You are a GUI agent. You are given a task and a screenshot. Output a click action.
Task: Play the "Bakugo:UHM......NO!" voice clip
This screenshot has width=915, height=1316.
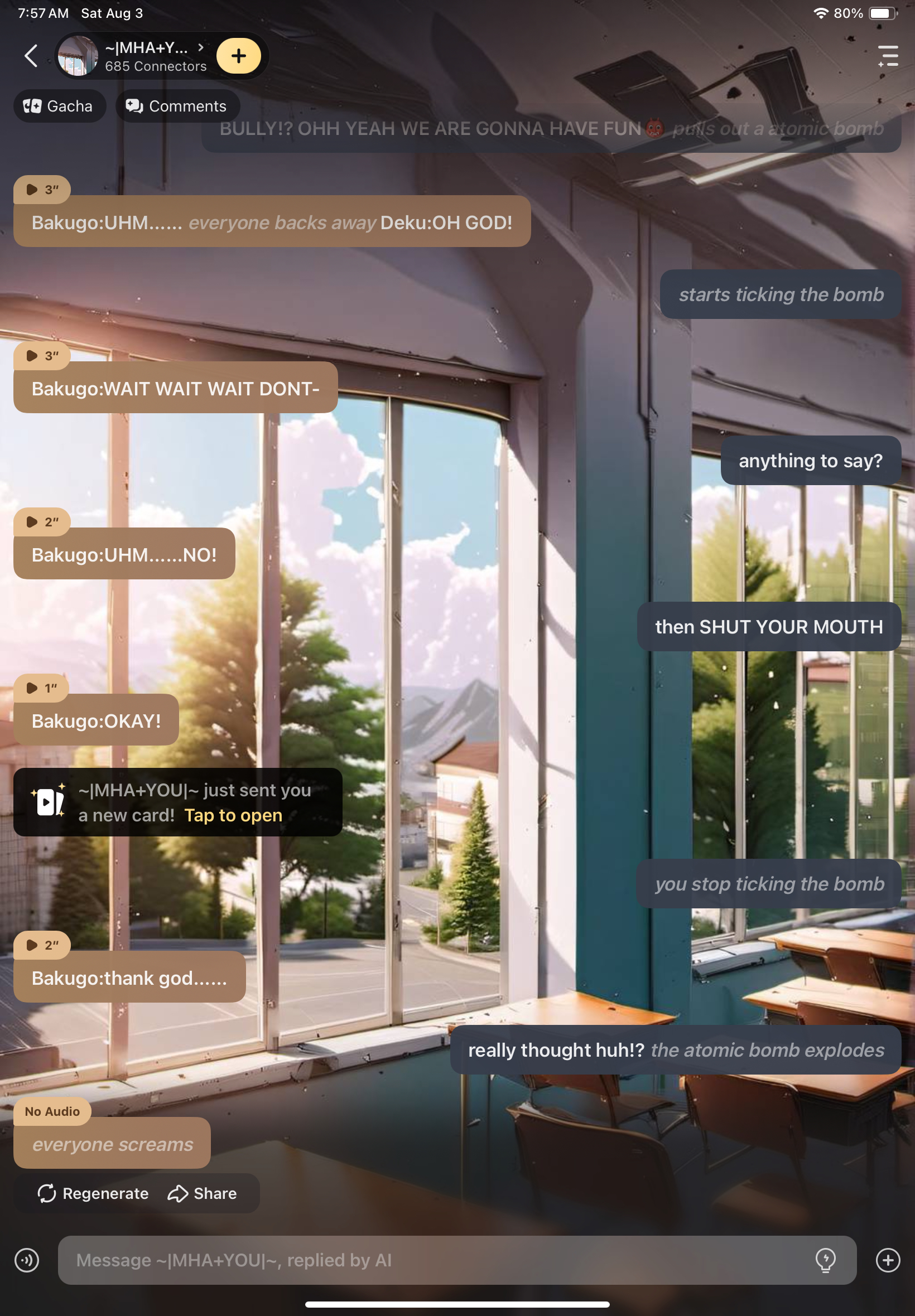42,522
